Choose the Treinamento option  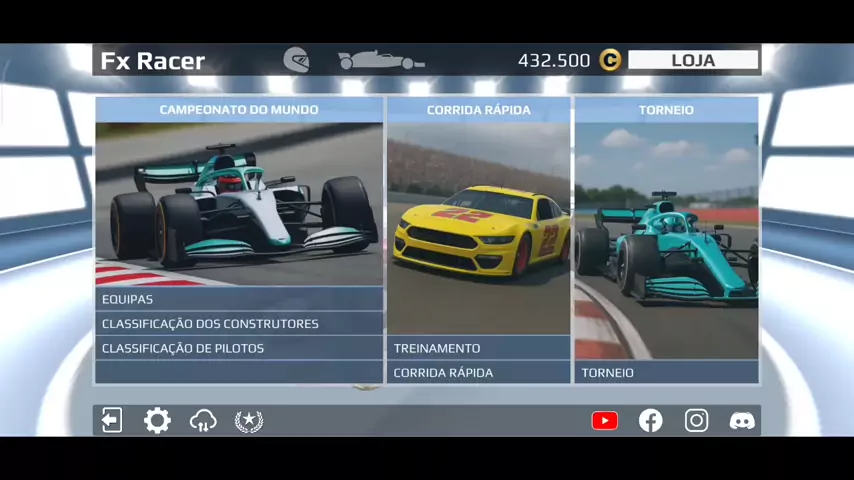pyautogui.click(x=478, y=348)
